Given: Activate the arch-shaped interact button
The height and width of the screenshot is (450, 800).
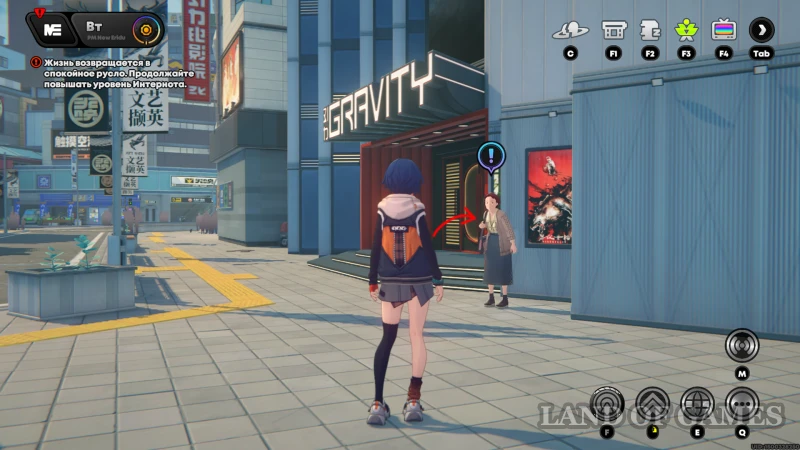Looking at the screenshot, I should click(x=607, y=404).
